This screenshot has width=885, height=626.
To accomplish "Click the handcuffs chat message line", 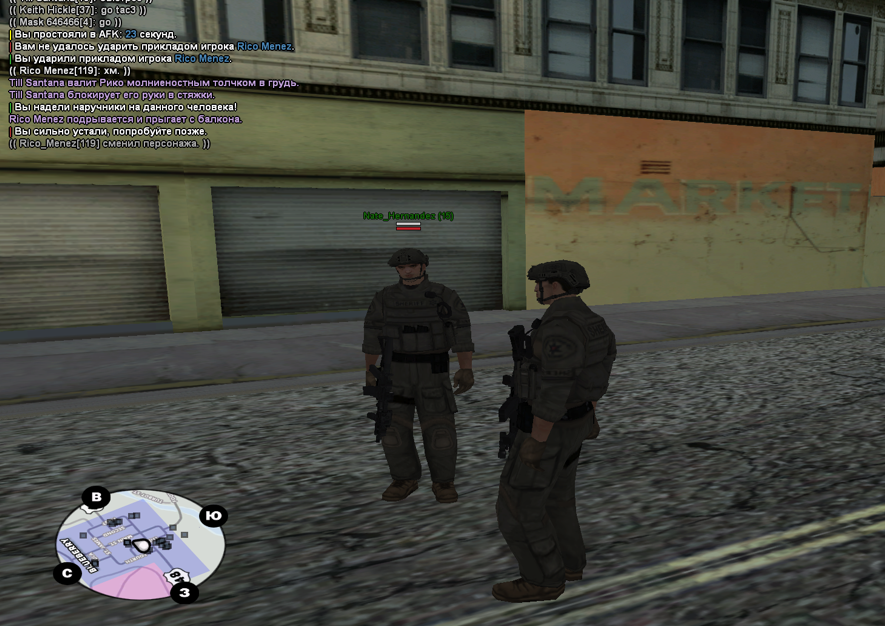I will tap(125, 107).
